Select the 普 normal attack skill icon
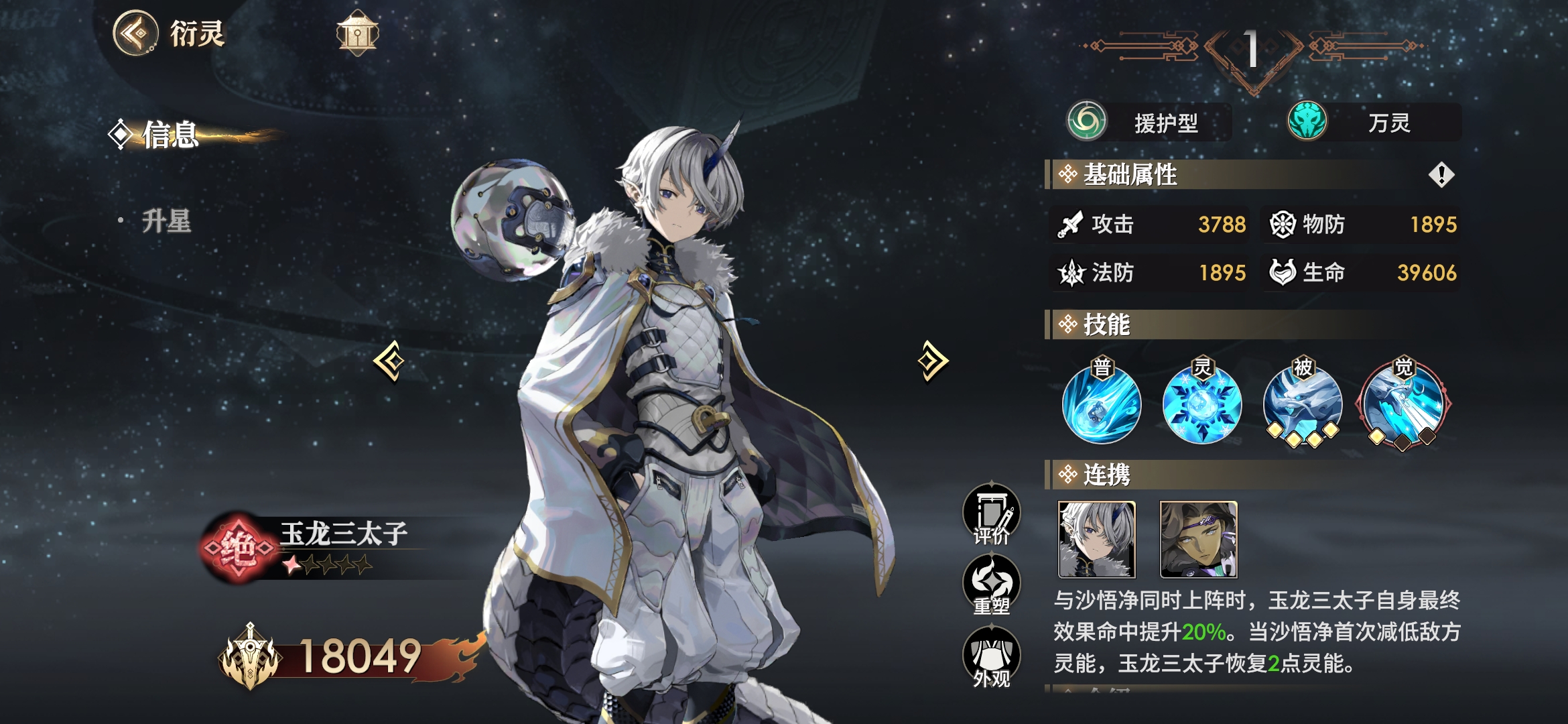Viewport: 1568px width, 724px height. [1102, 404]
